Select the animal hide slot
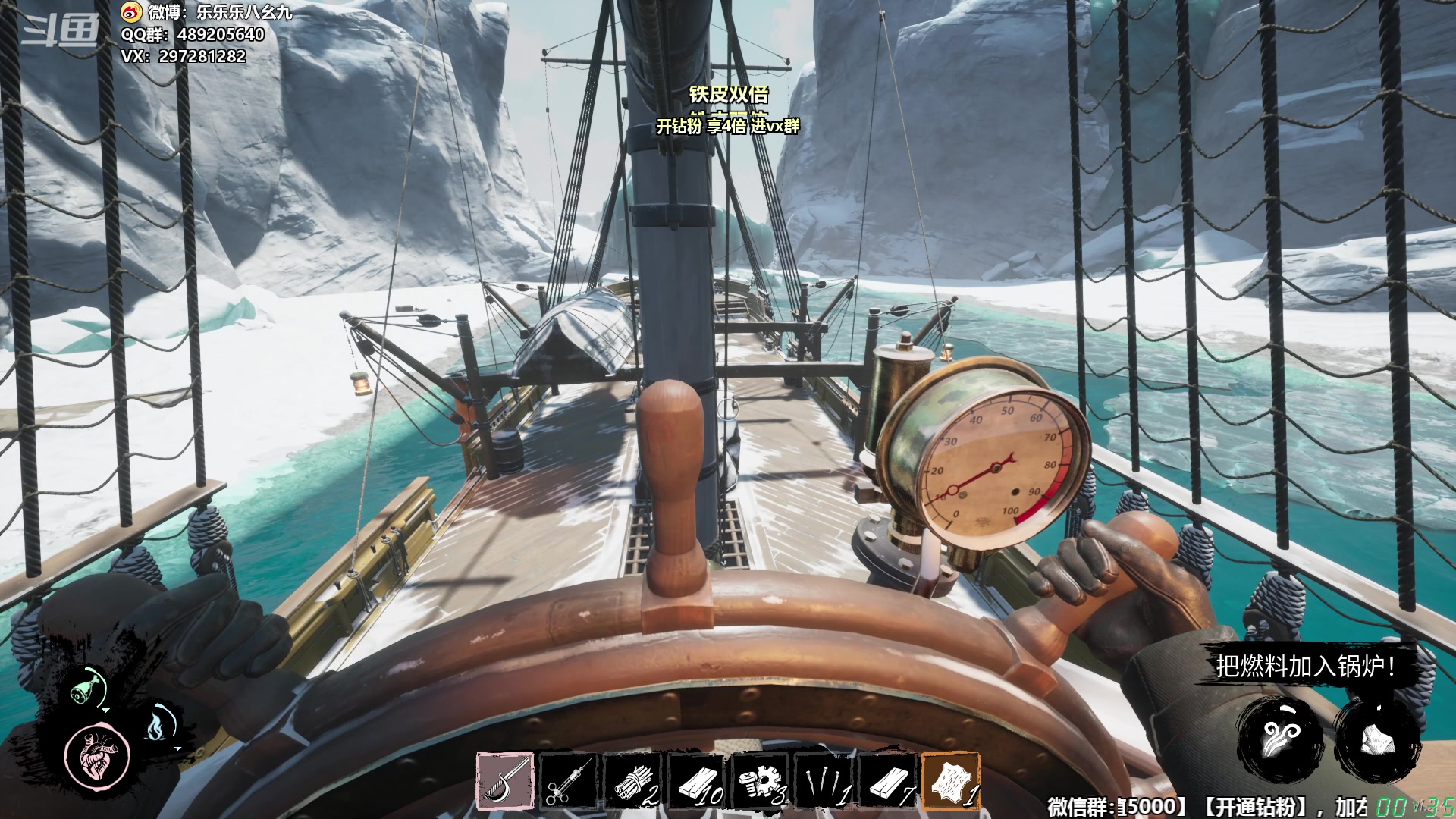Screen dimensions: 1456x819 pos(951,782)
